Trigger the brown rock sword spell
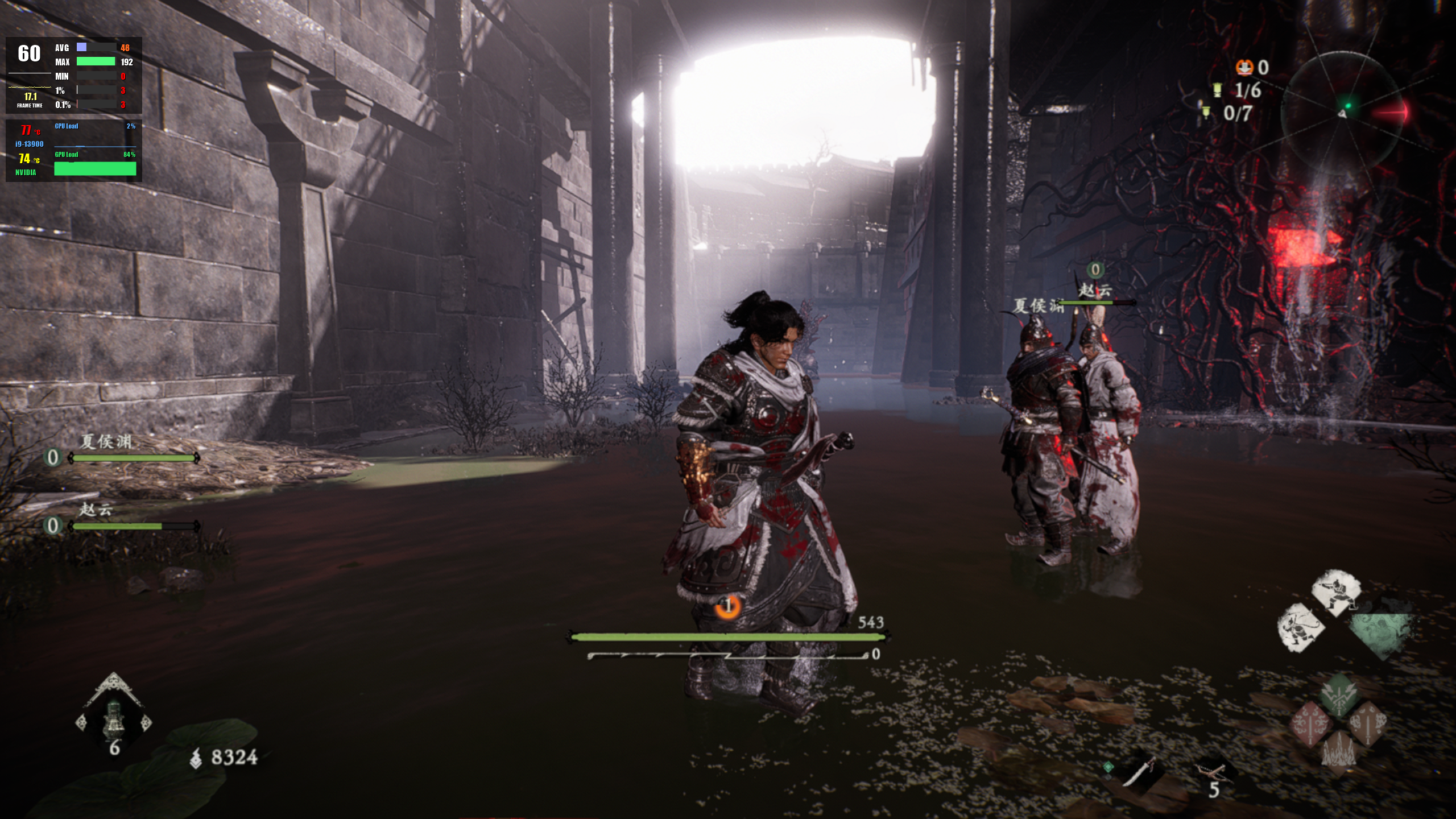This screenshot has width=1456, height=819. click(x=1367, y=723)
